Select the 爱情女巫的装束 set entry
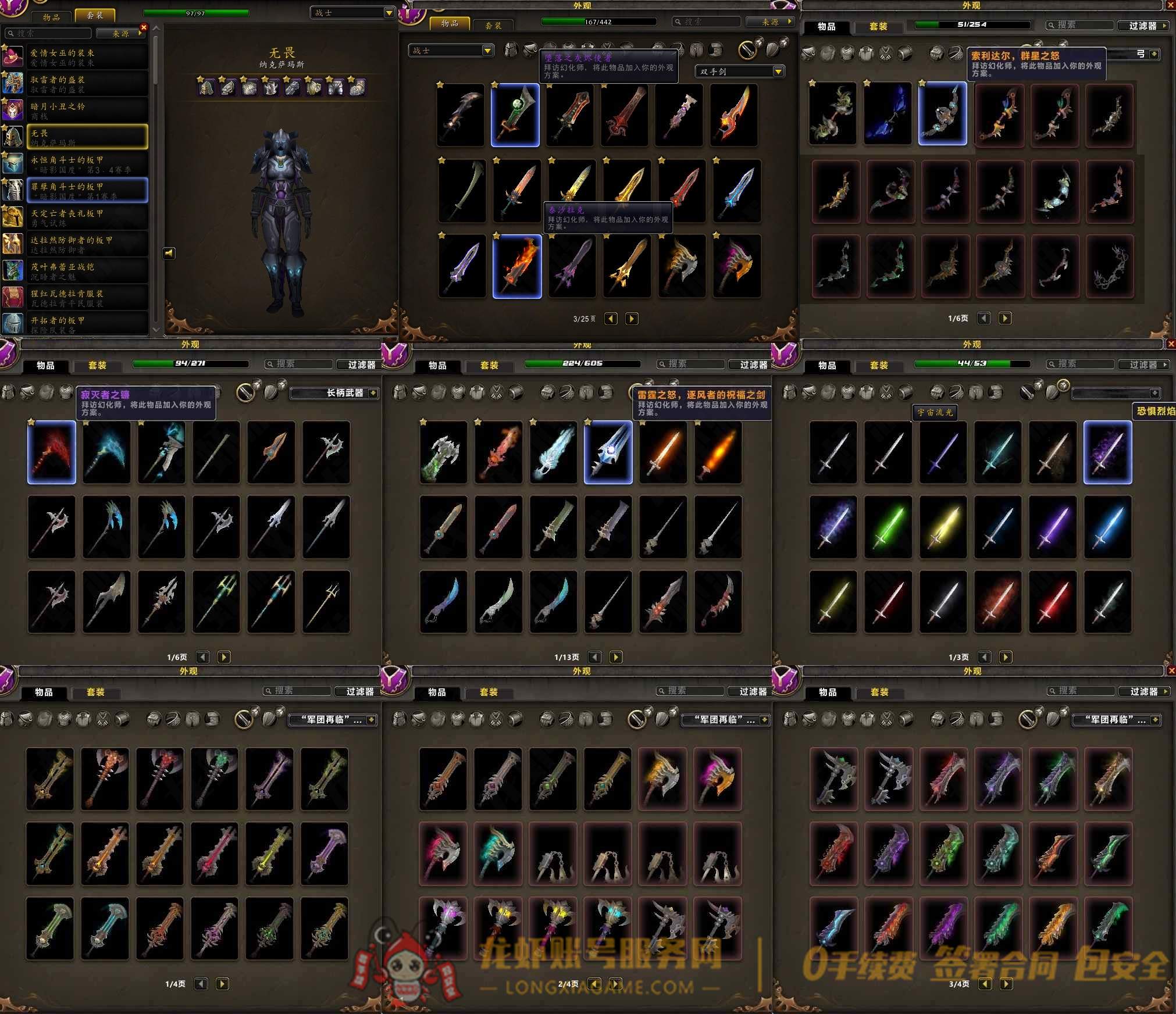Screen dimensions: 1176x1014 coord(87,57)
